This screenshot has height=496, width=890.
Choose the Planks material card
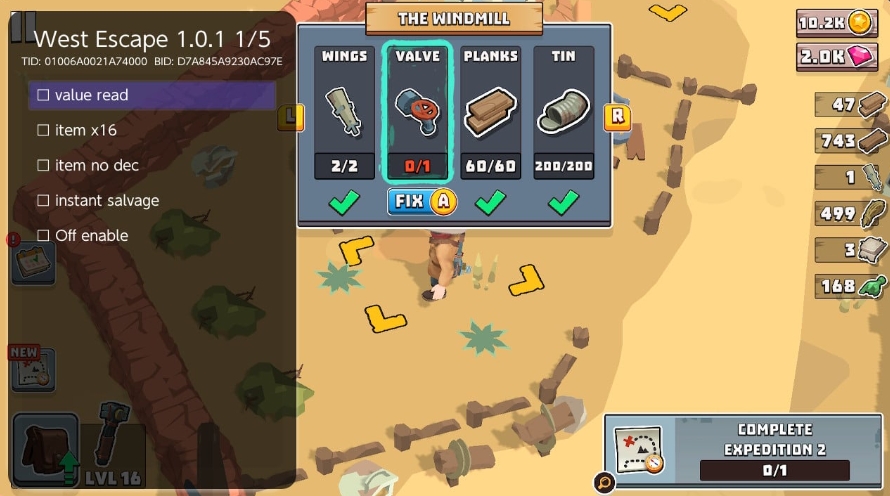coord(490,112)
